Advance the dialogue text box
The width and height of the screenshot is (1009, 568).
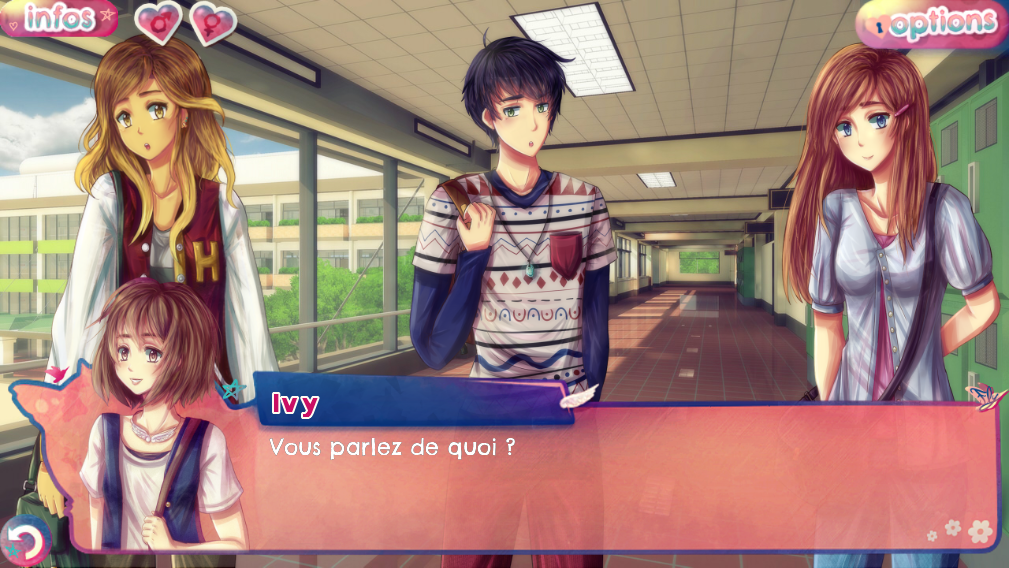click(x=620, y=480)
